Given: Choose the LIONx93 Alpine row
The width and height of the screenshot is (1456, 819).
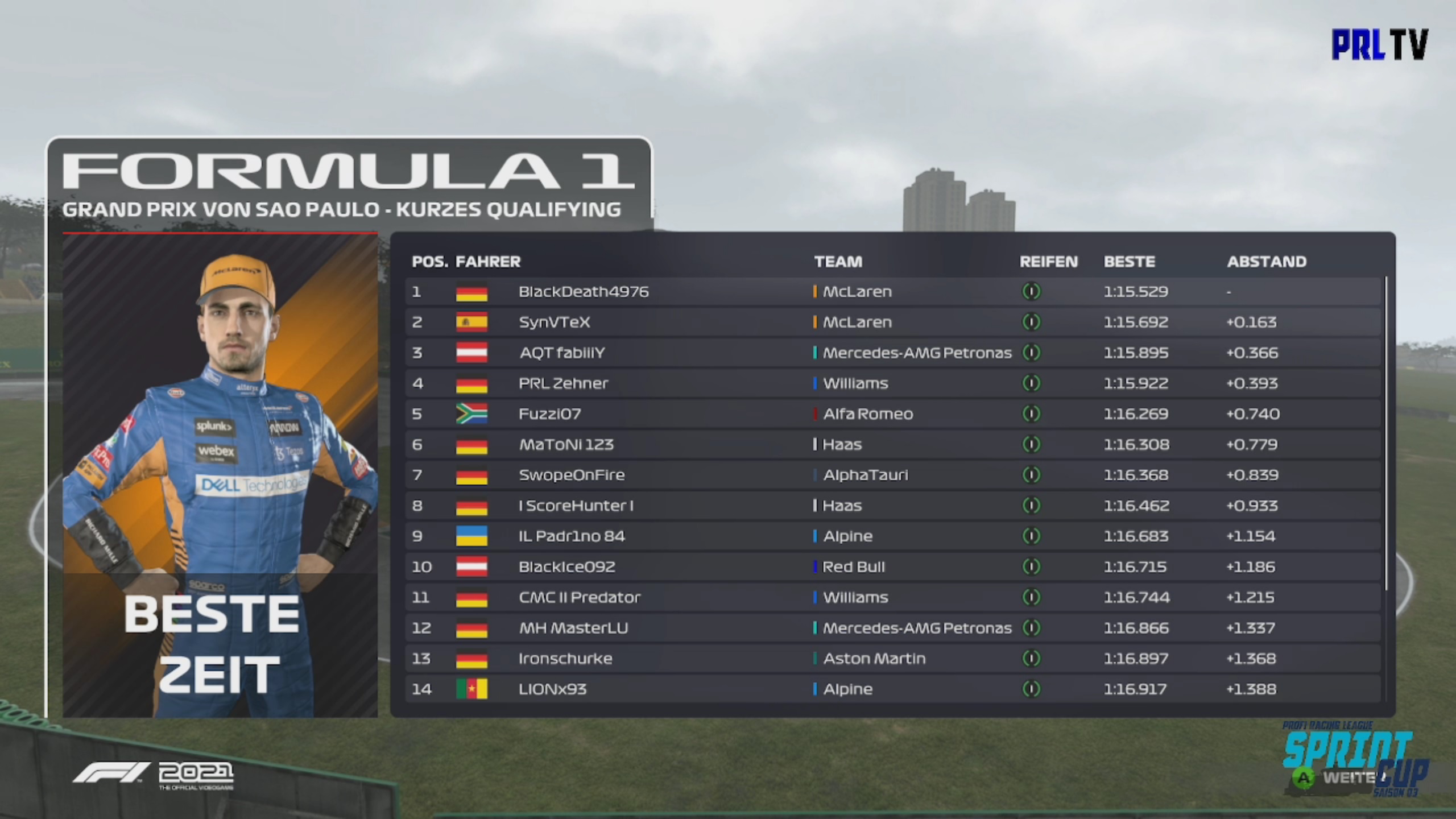Looking at the screenshot, I should click(893, 689).
